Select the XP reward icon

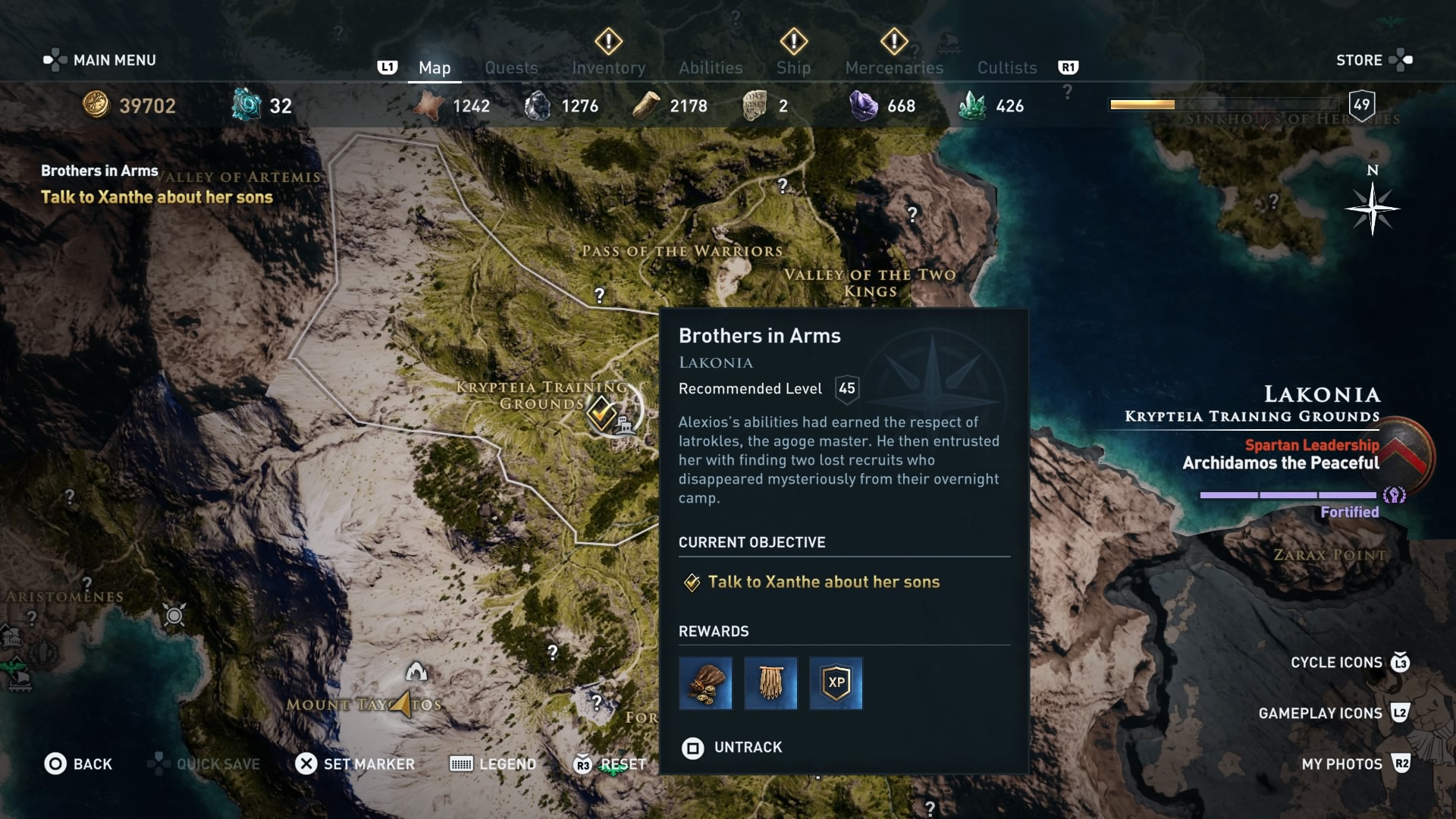click(x=835, y=683)
